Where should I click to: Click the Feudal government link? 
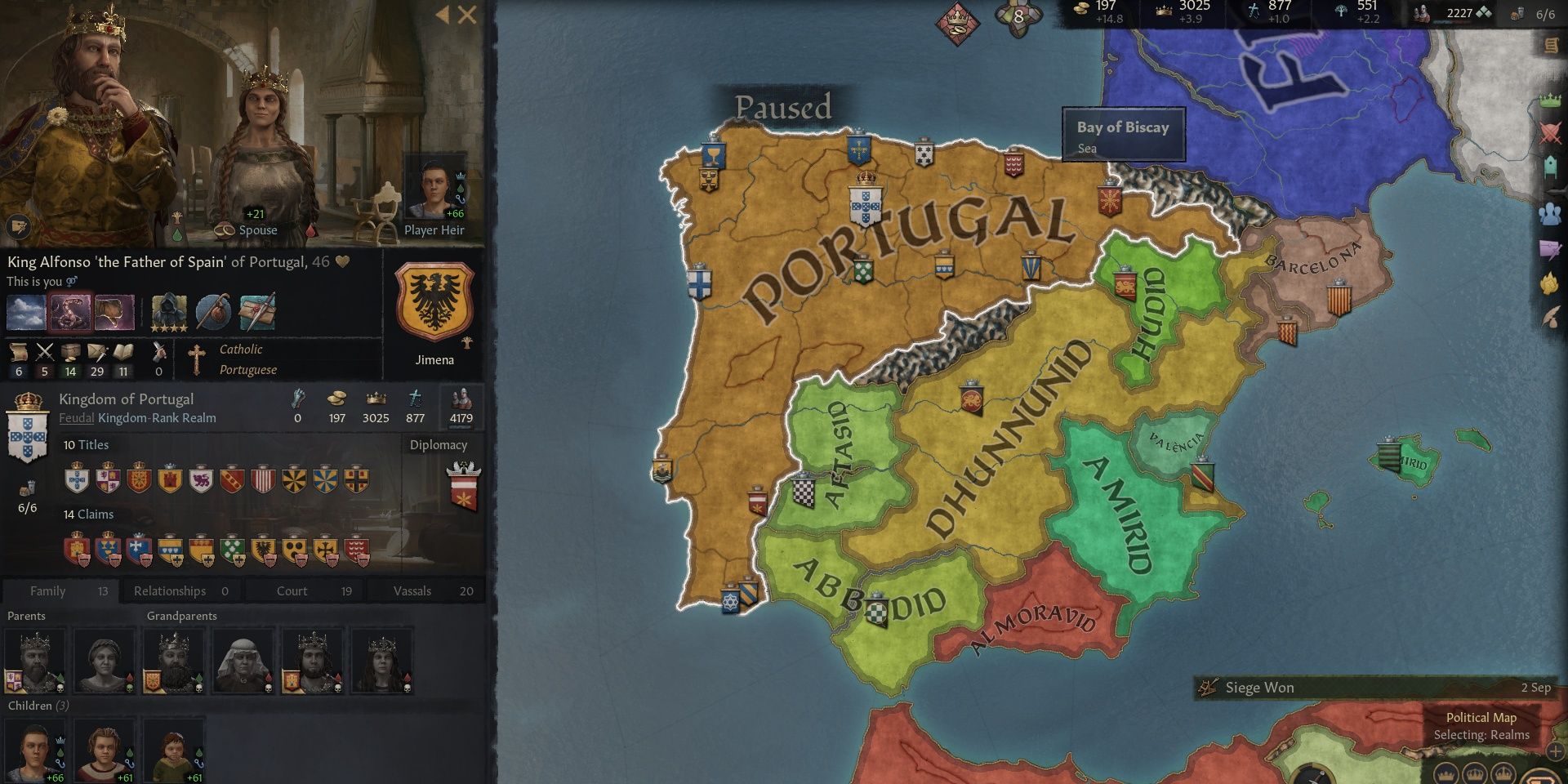tap(77, 418)
